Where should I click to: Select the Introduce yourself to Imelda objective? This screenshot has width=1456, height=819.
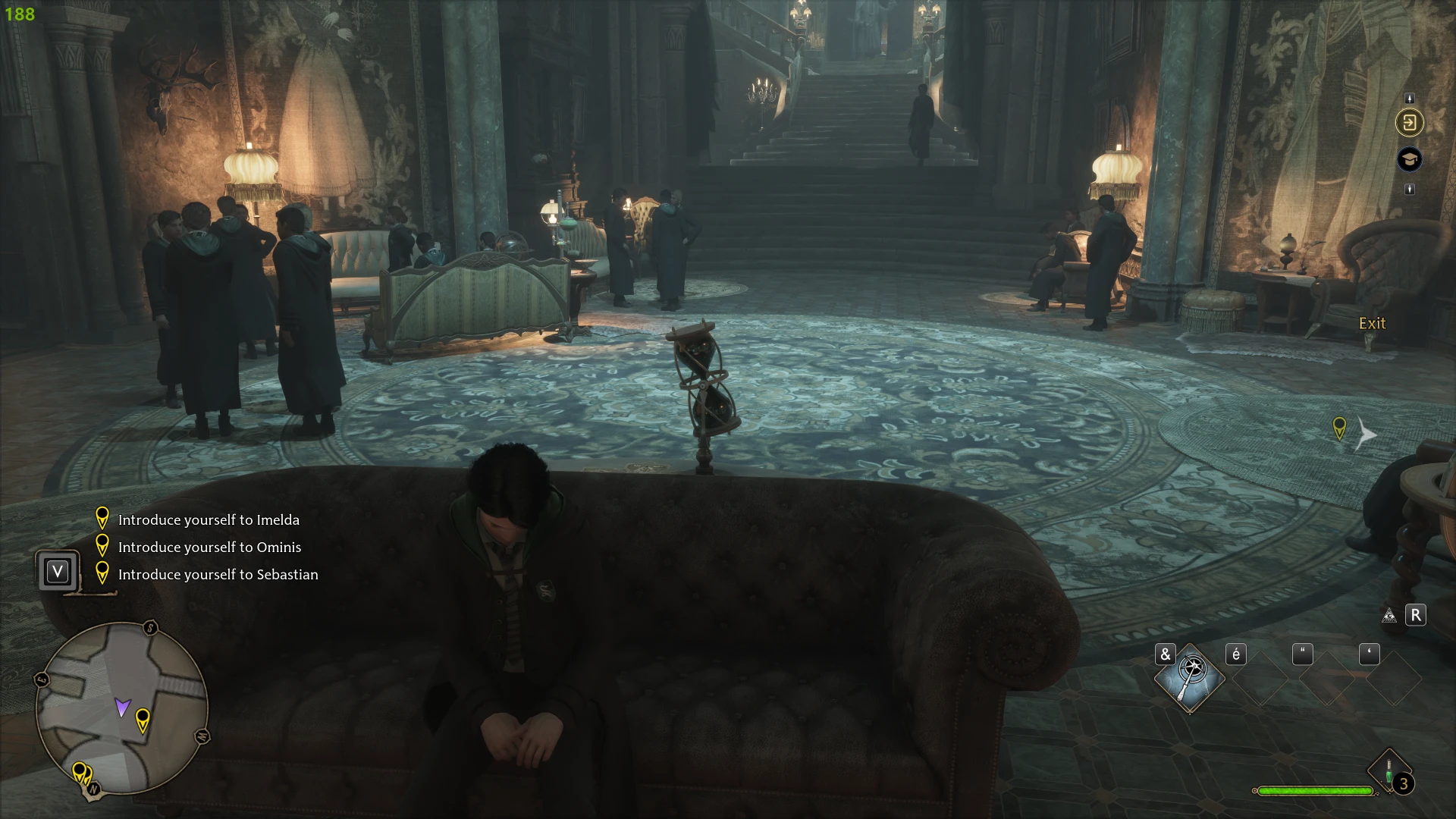[x=209, y=520]
